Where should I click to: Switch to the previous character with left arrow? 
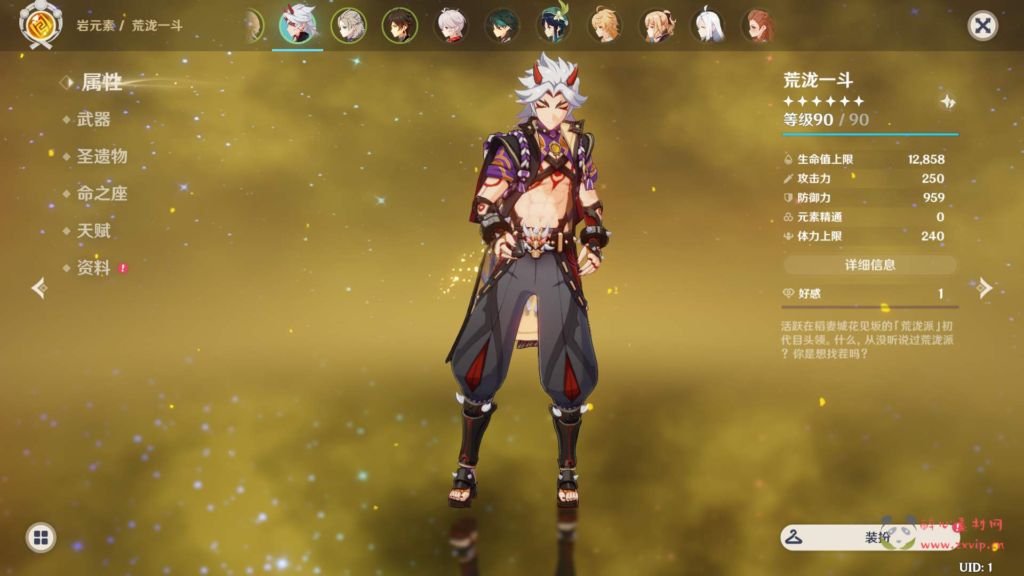pos(39,288)
